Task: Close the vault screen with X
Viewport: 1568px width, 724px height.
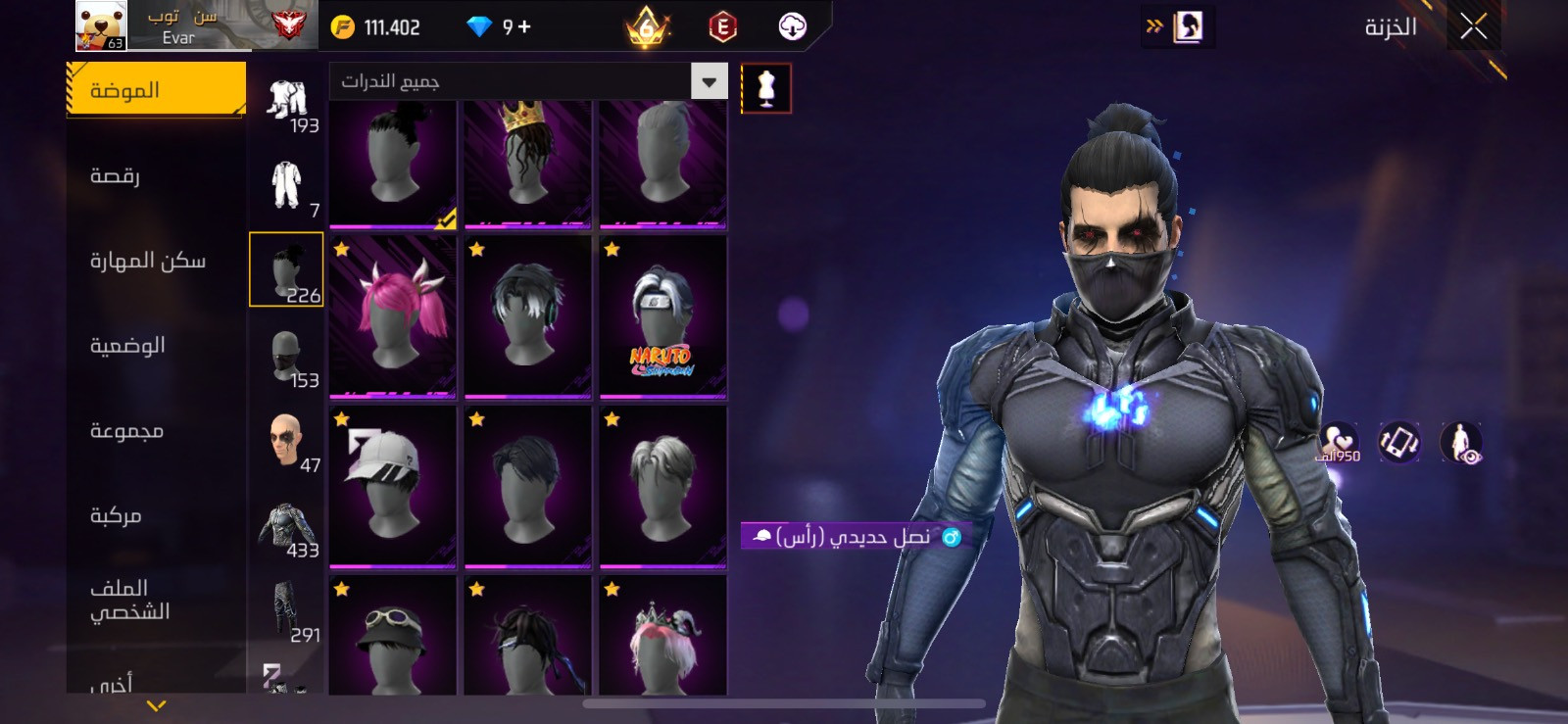Action: 1473,26
